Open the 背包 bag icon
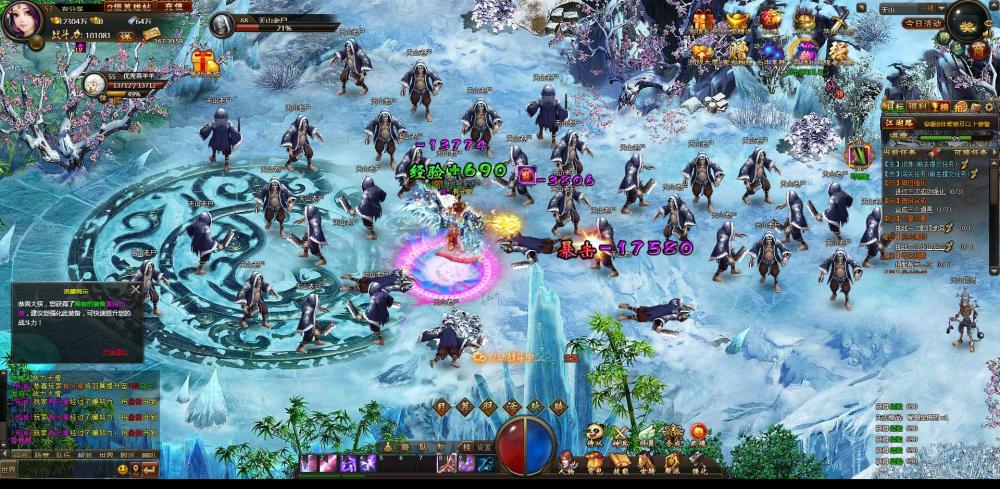 (594, 464)
